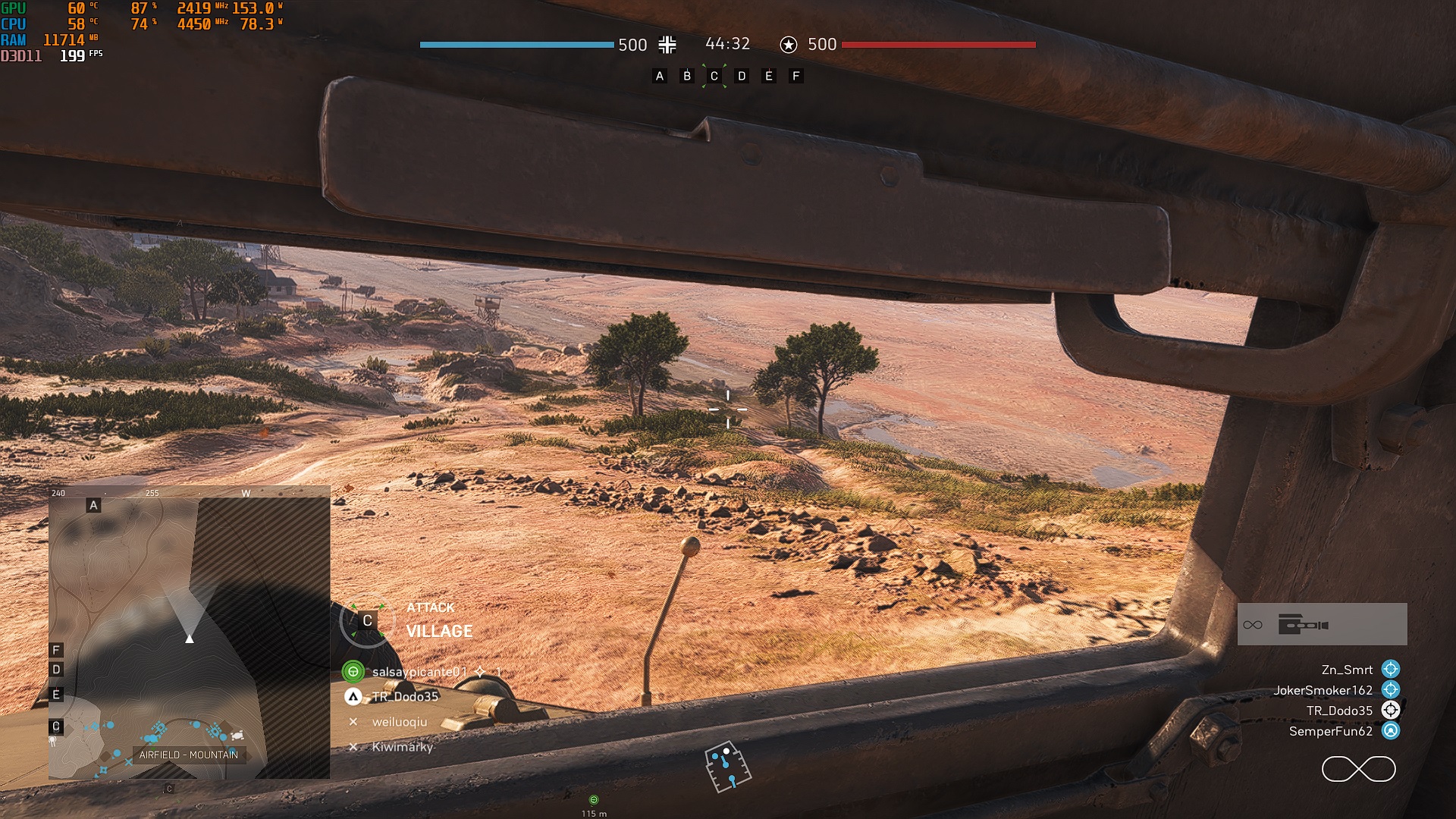Select squad member Kiwimarky

[402, 747]
